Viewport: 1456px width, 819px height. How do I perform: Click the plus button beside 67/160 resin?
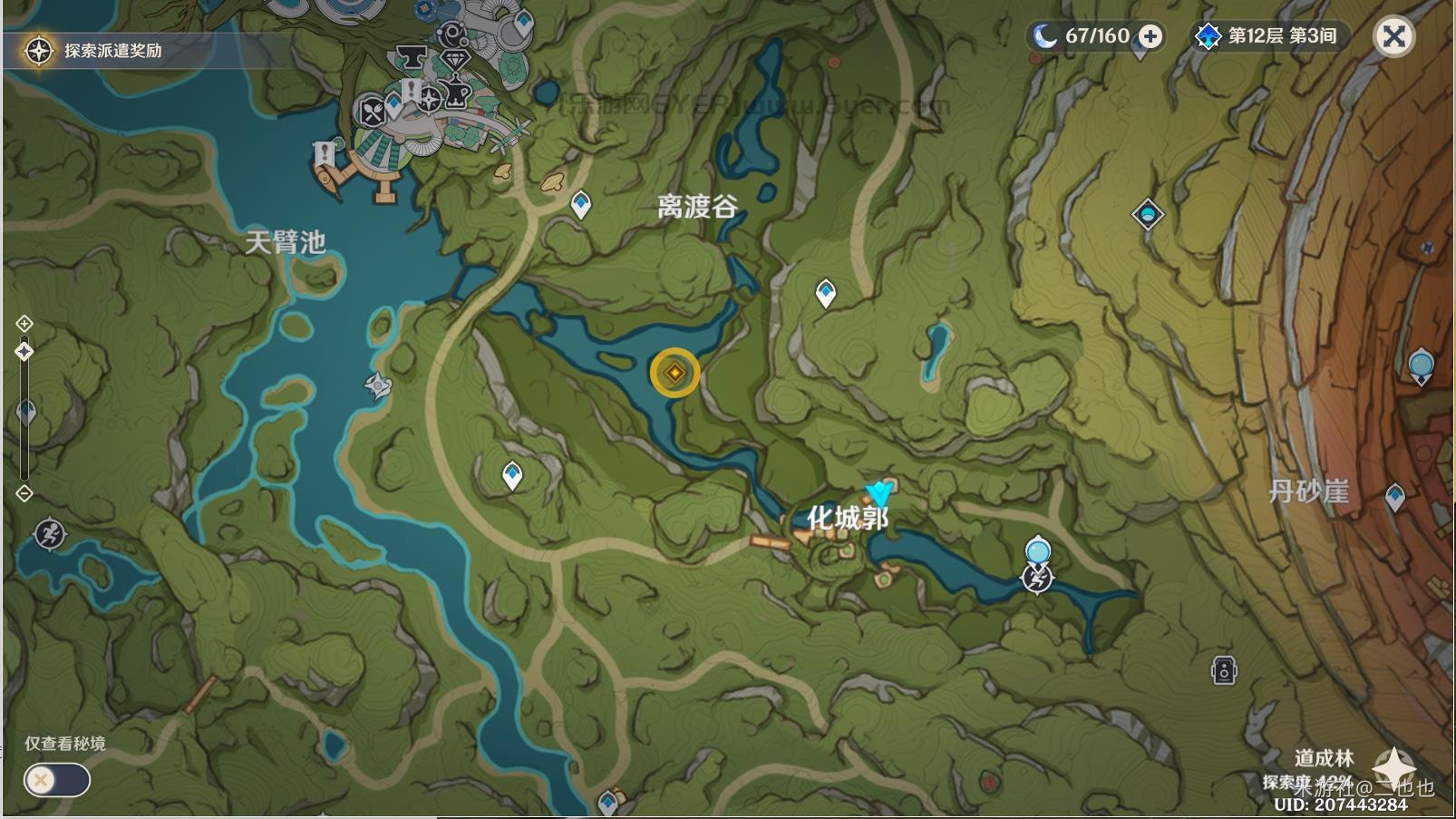pos(1150,36)
